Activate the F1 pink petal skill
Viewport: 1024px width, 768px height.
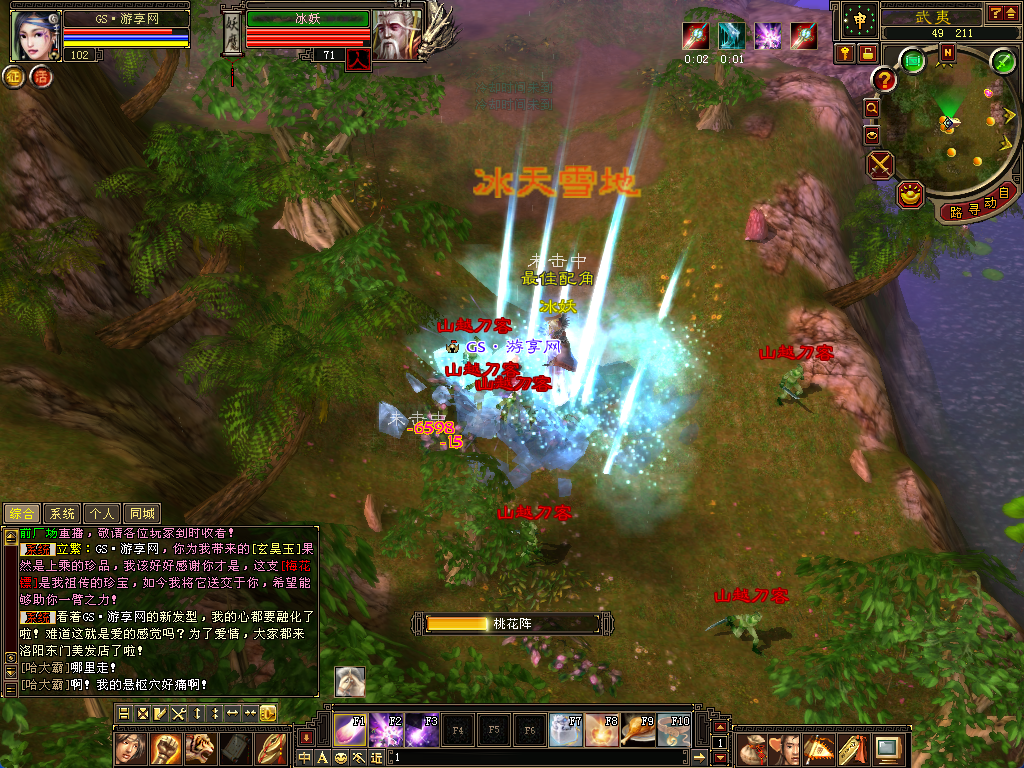pos(350,731)
